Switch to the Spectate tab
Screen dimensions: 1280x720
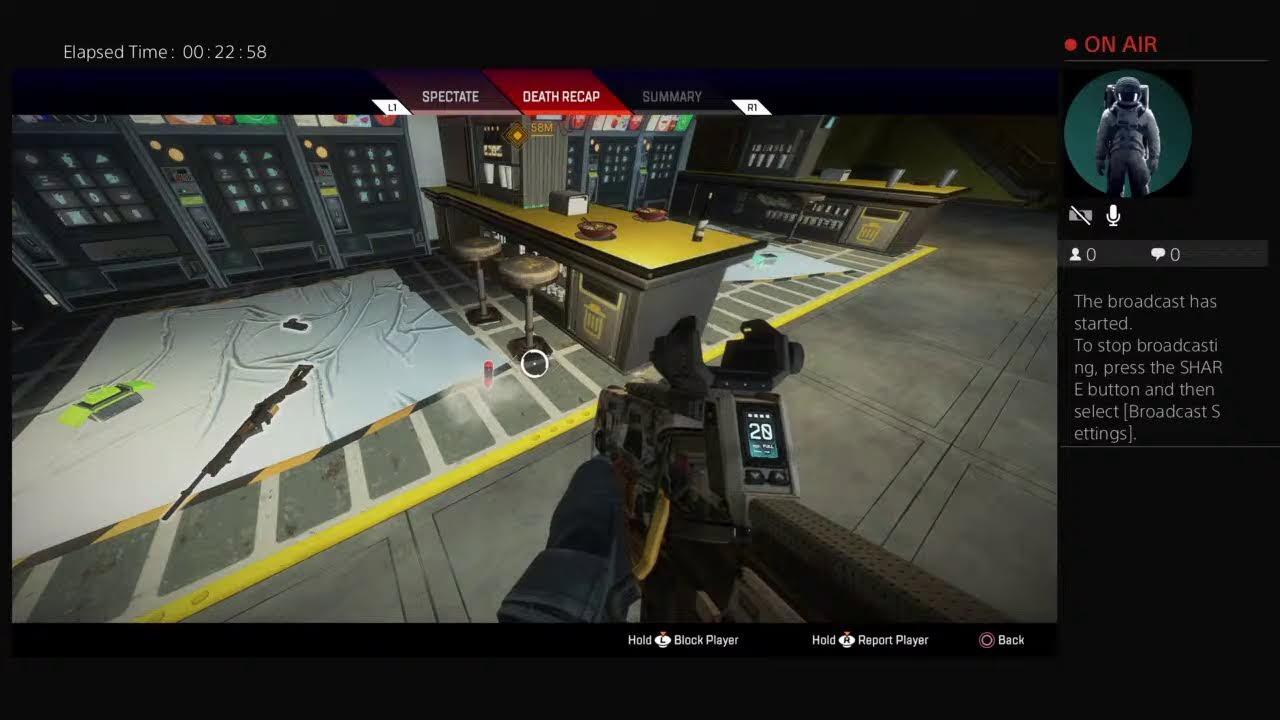[x=450, y=97]
